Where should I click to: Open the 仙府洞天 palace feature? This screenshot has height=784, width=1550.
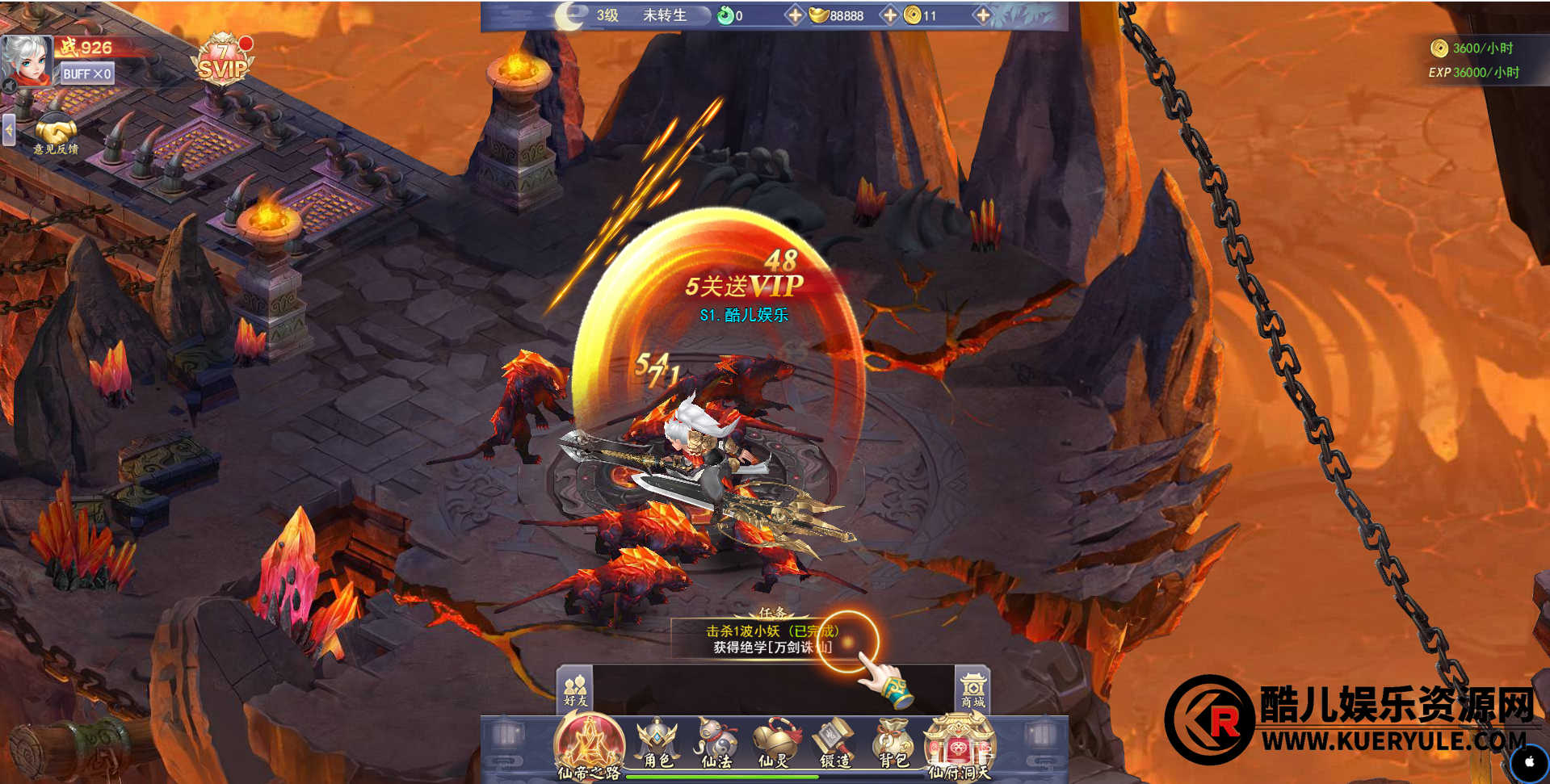coord(958,747)
